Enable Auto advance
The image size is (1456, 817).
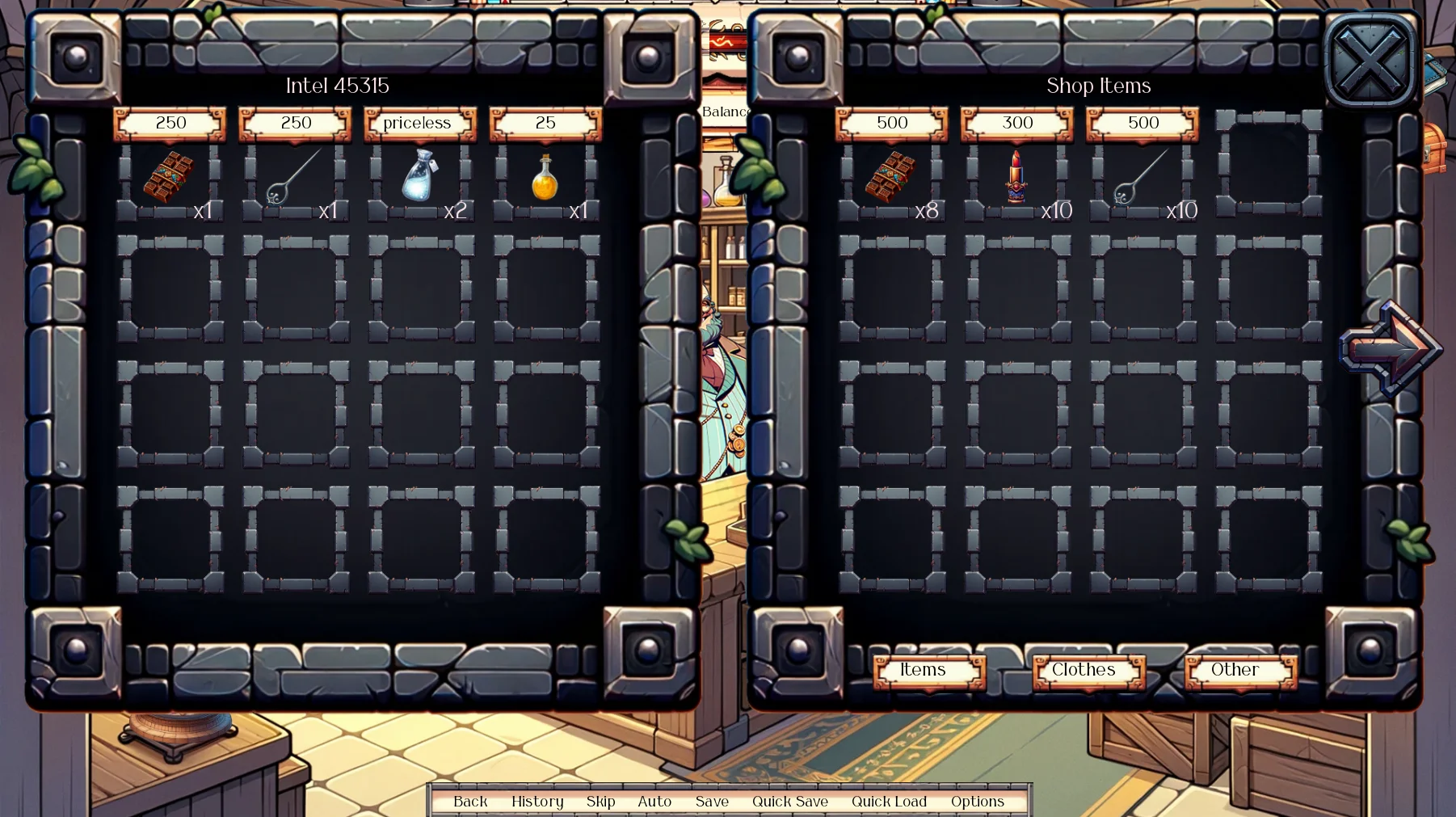coord(654,802)
